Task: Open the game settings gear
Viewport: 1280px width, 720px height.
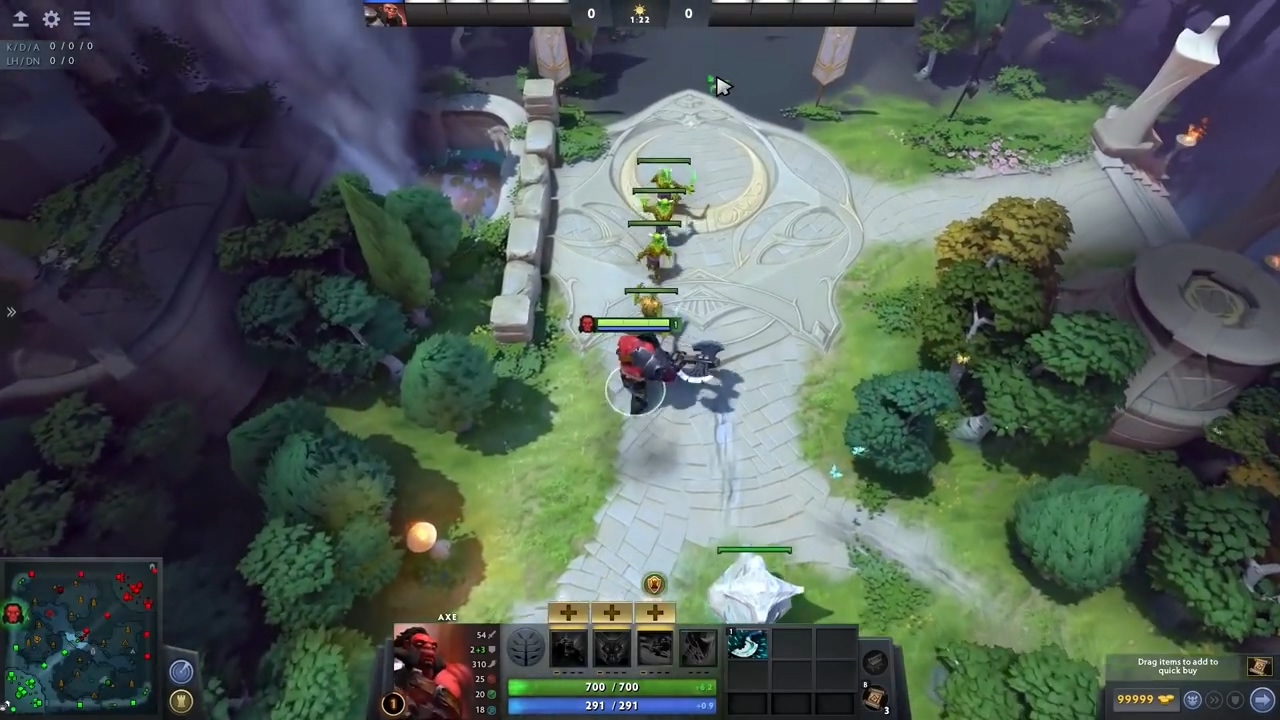Action: [51, 18]
